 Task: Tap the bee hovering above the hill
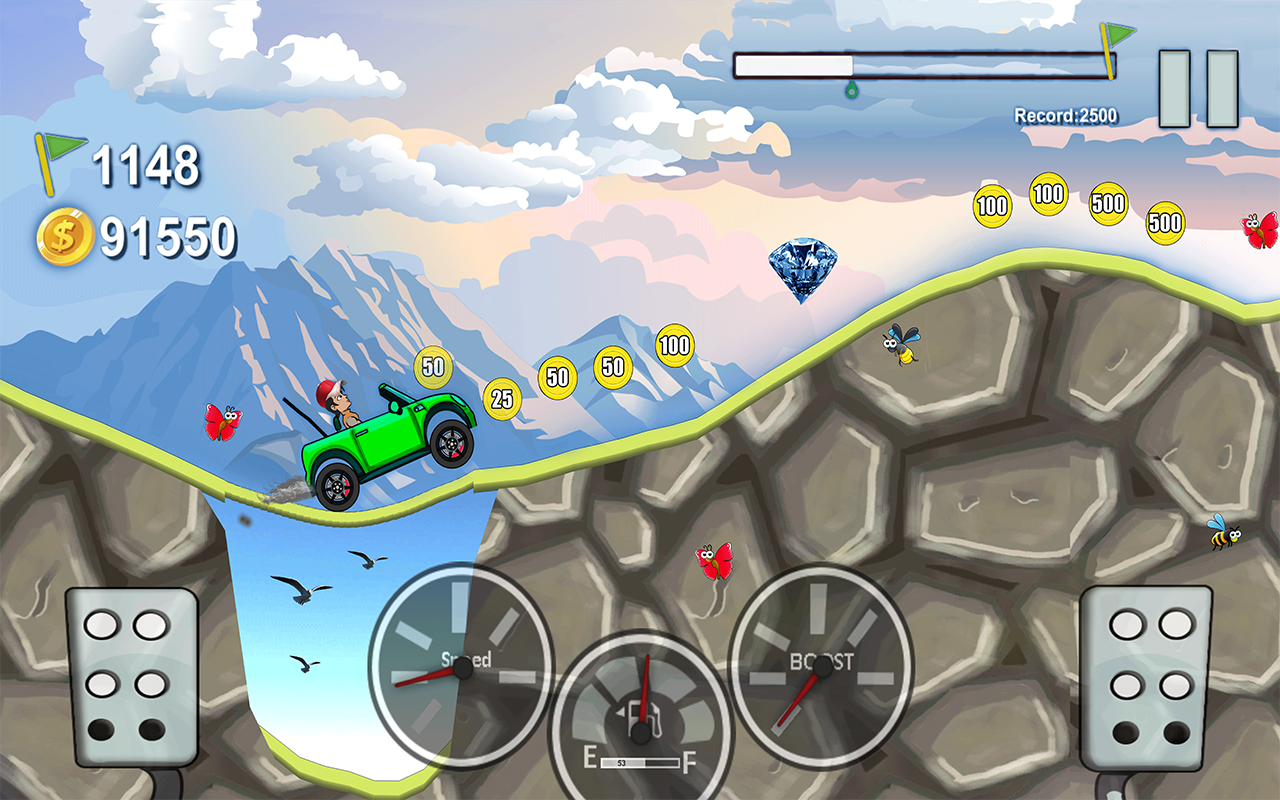[x=899, y=344]
